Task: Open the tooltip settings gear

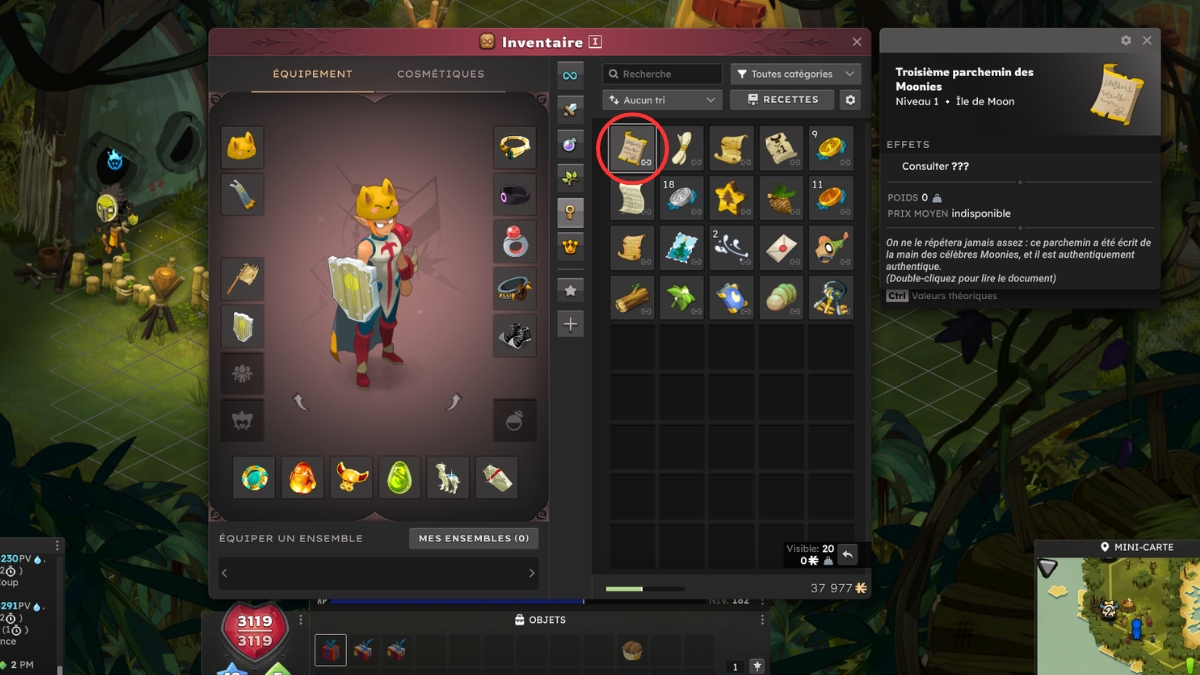Action: pyautogui.click(x=1126, y=41)
